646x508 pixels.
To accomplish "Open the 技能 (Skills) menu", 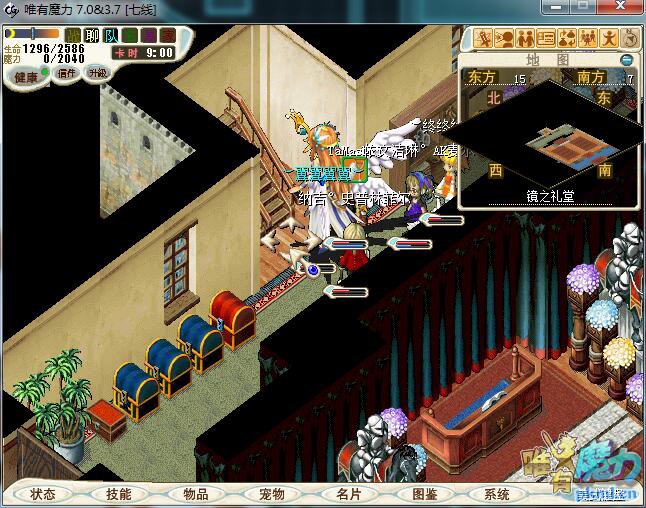I will tap(119, 494).
